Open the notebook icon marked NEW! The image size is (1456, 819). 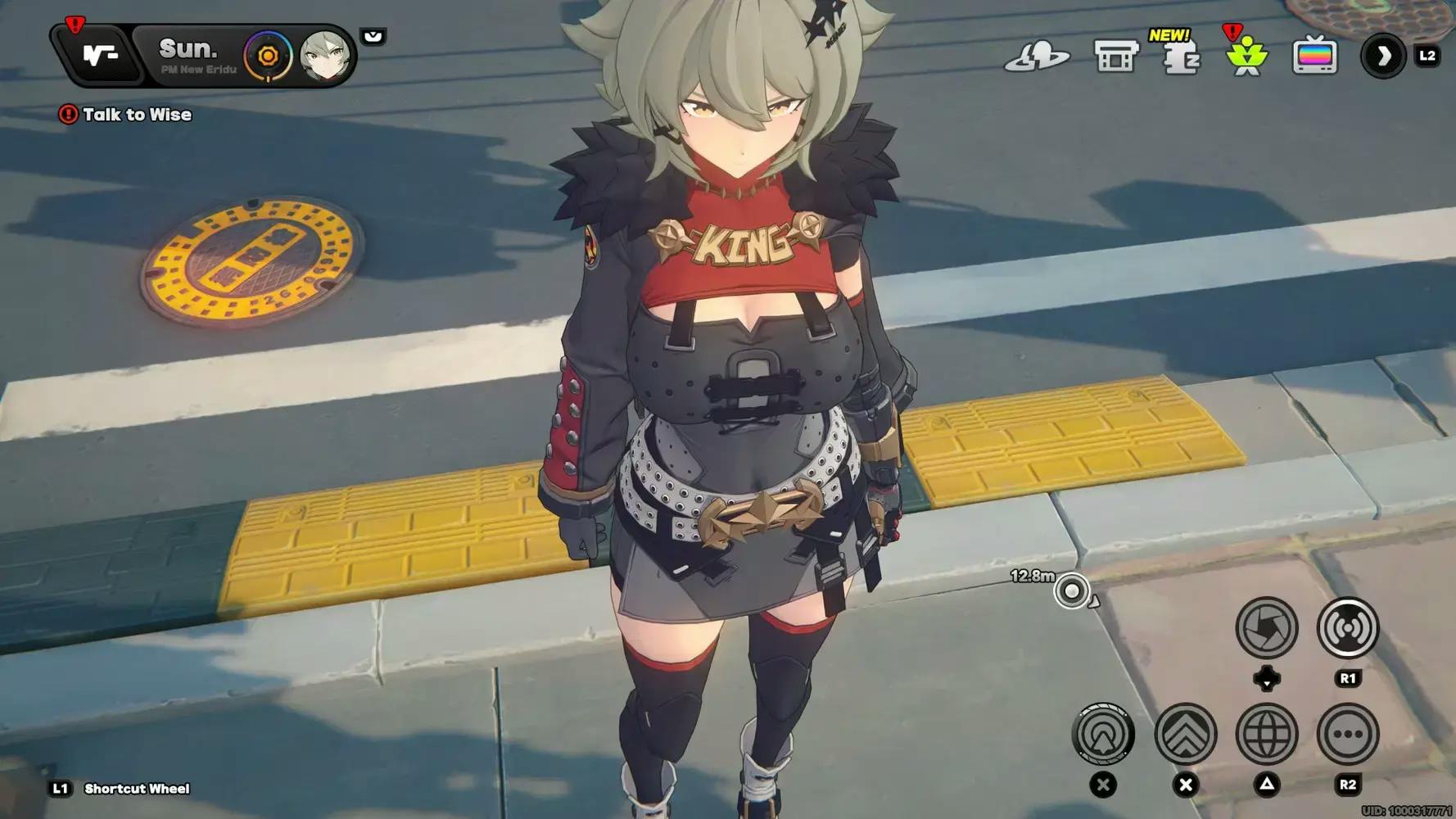coord(1181,57)
